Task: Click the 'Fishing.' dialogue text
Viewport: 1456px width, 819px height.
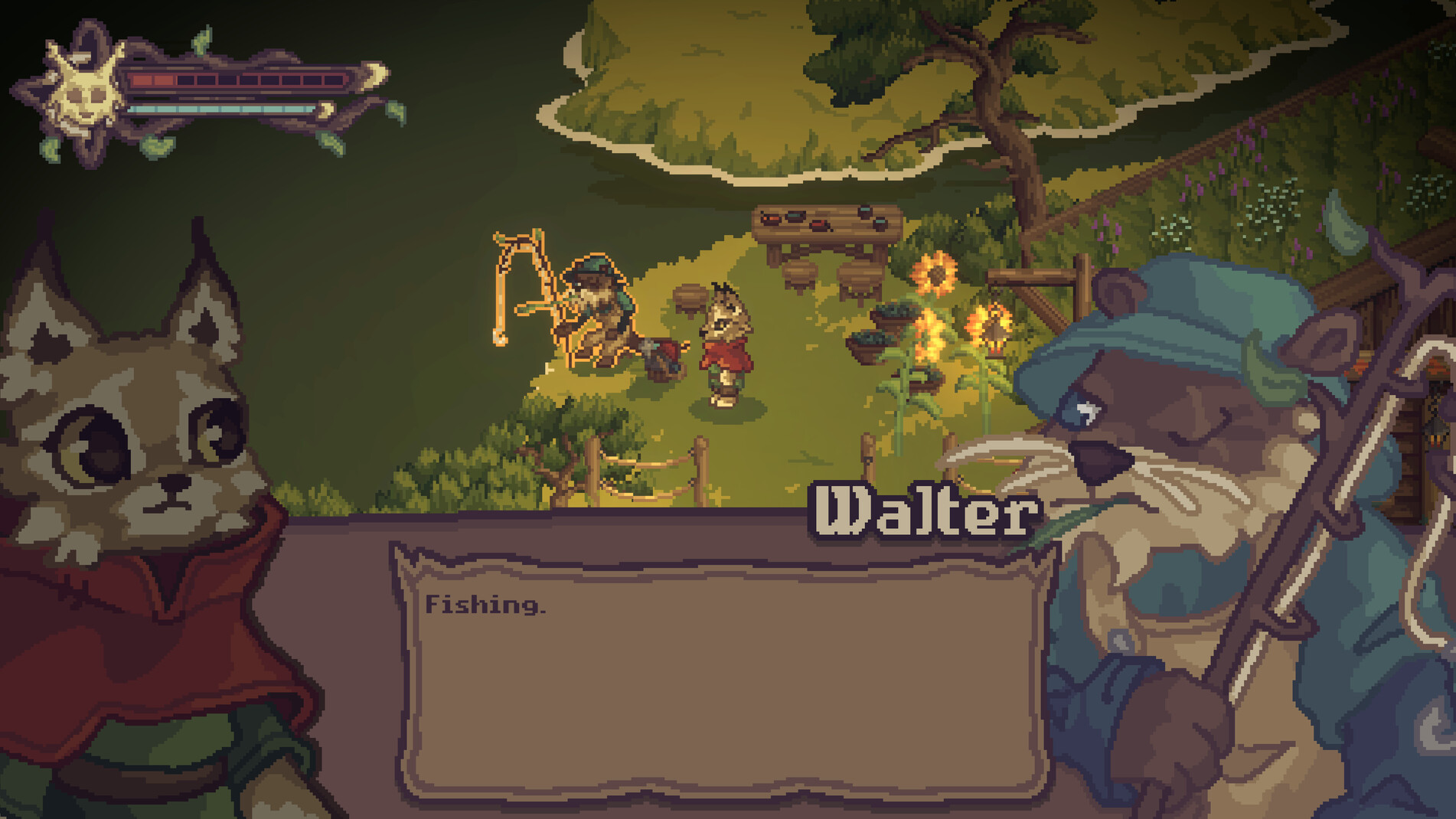Action: pos(486,606)
